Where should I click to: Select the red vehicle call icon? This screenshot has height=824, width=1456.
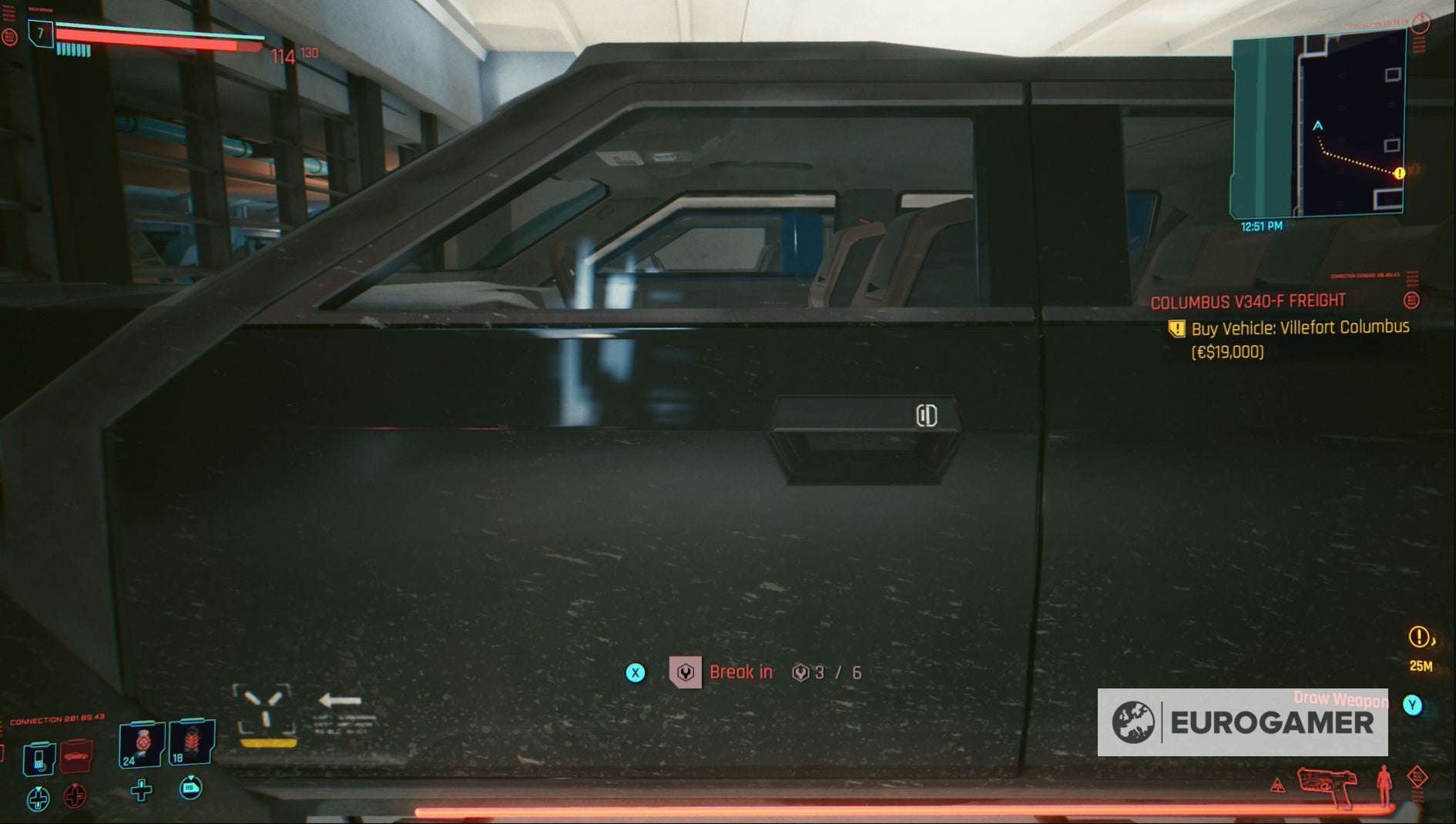click(75, 757)
